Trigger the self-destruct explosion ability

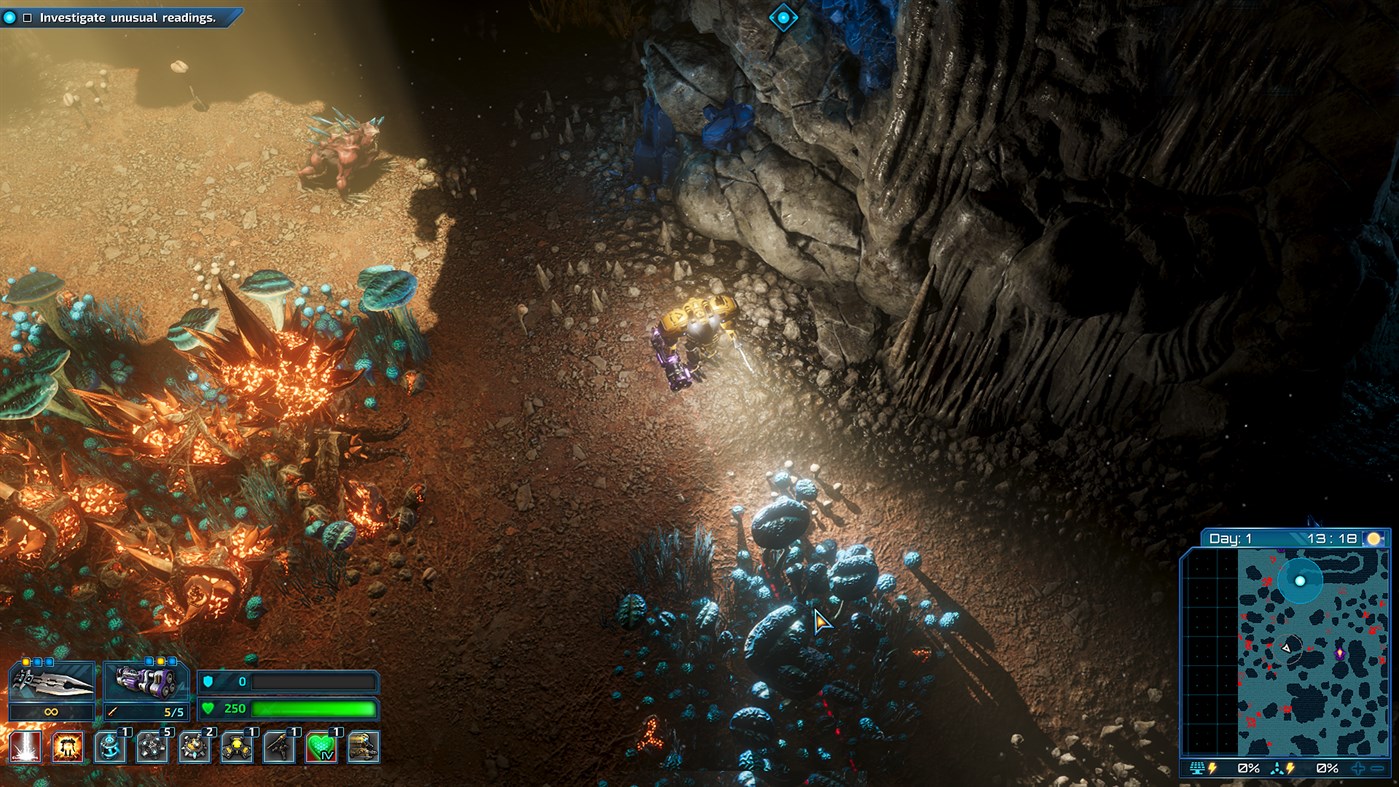pyautogui.click(x=66, y=747)
